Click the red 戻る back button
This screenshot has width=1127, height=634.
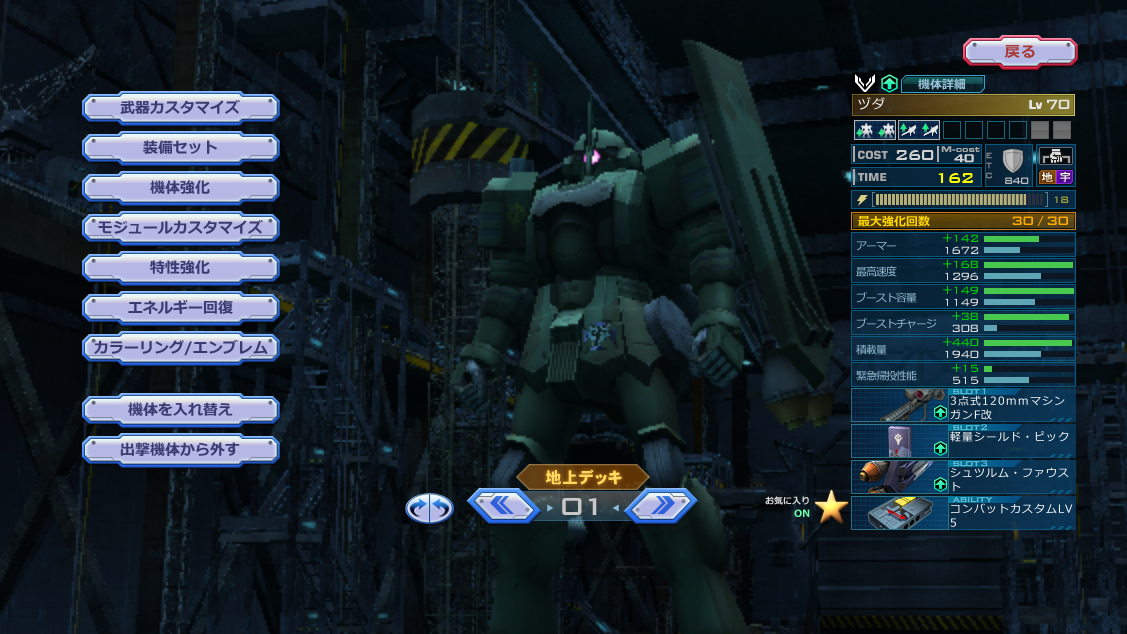[1019, 52]
